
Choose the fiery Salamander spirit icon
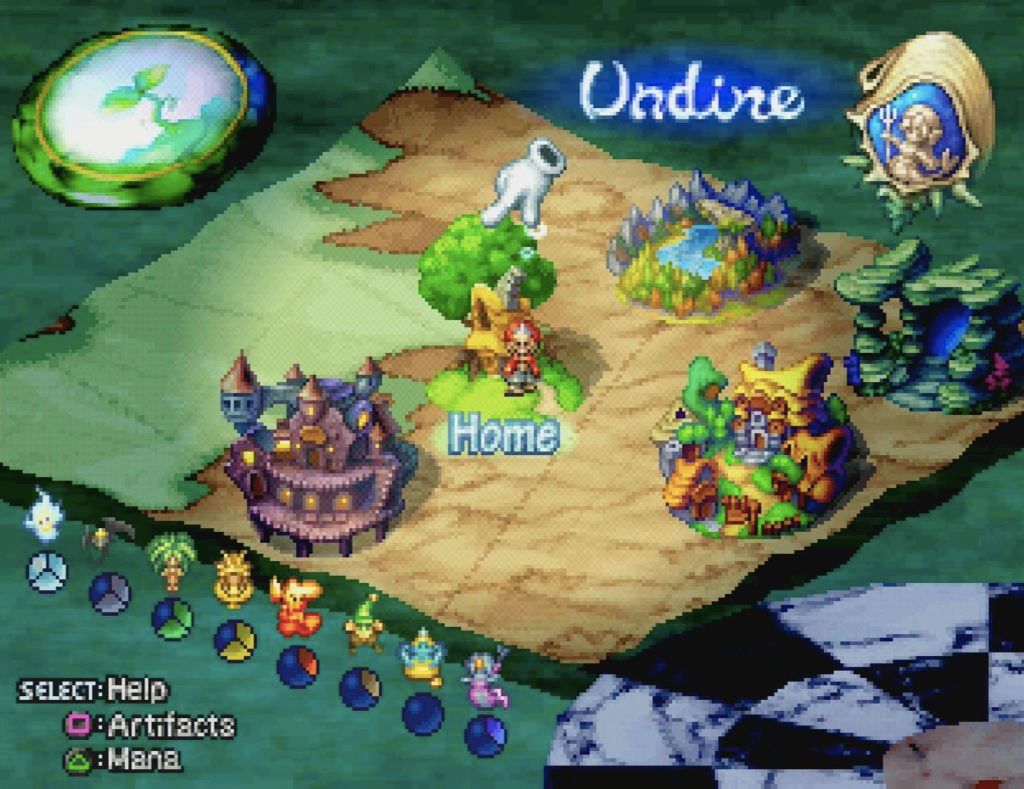[x=295, y=605]
